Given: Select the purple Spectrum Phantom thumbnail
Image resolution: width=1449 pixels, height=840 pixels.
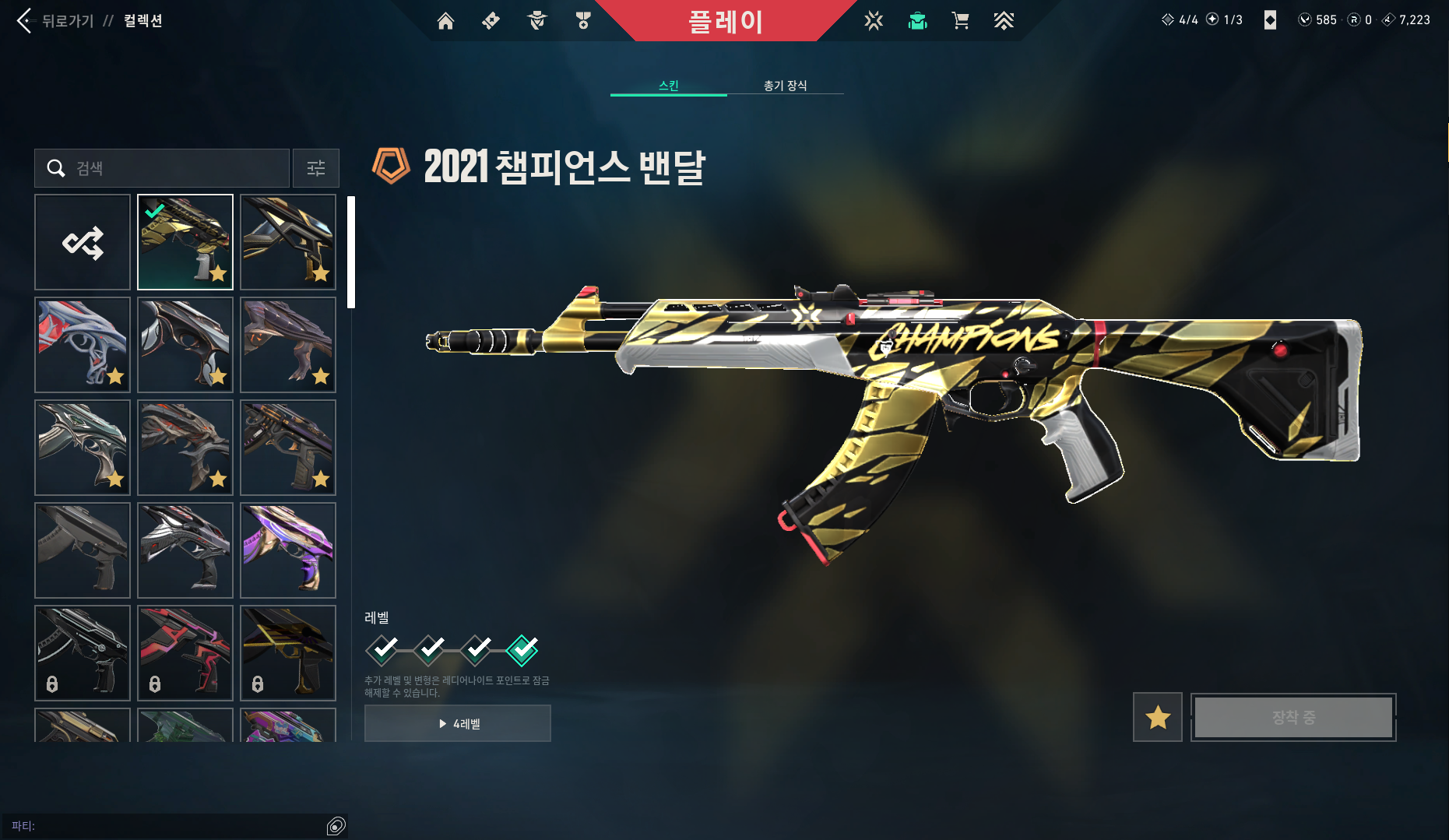Looking at the screenshot, I should [287, 550].
